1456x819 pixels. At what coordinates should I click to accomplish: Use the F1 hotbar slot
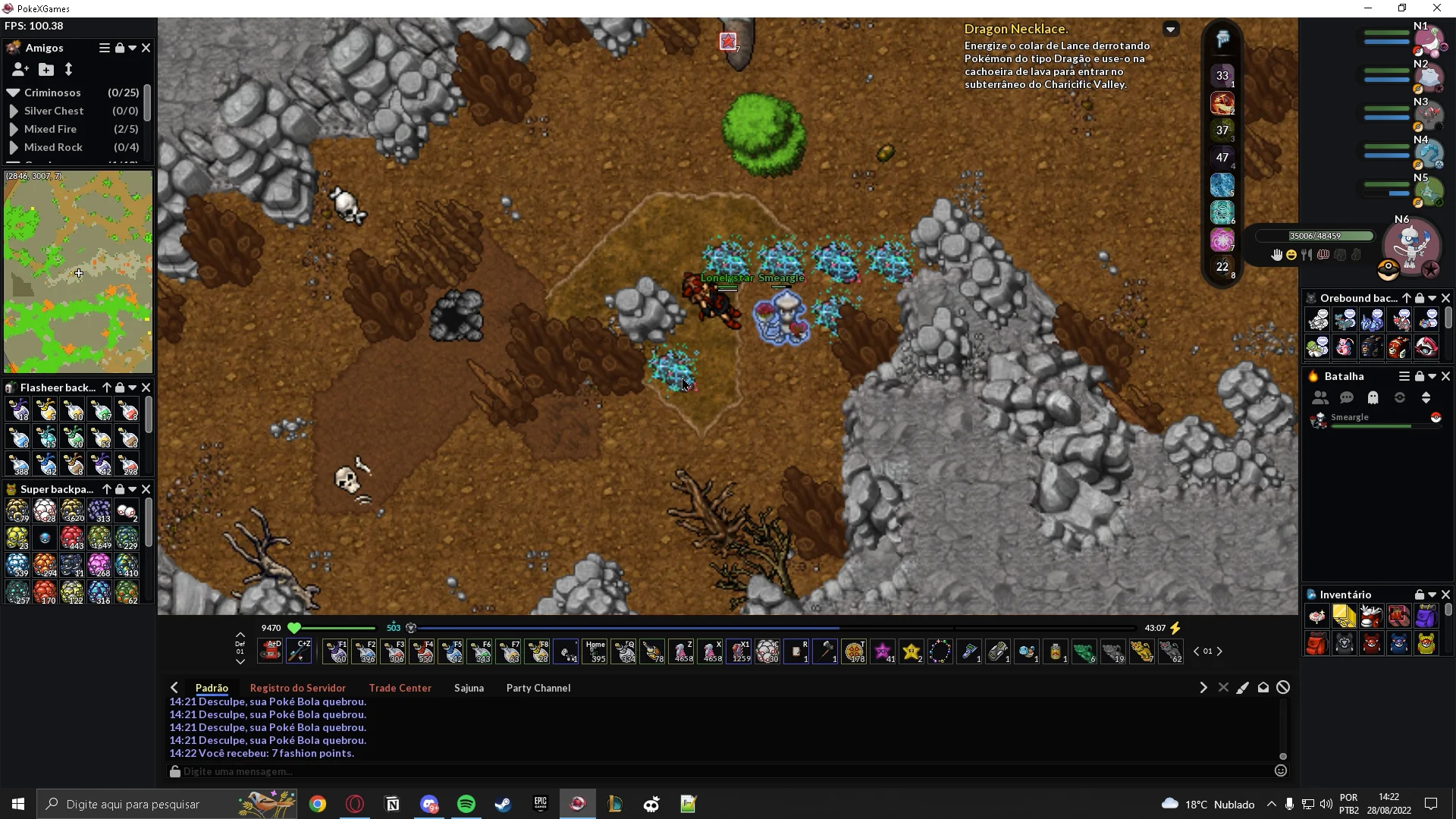click(336, 651)
